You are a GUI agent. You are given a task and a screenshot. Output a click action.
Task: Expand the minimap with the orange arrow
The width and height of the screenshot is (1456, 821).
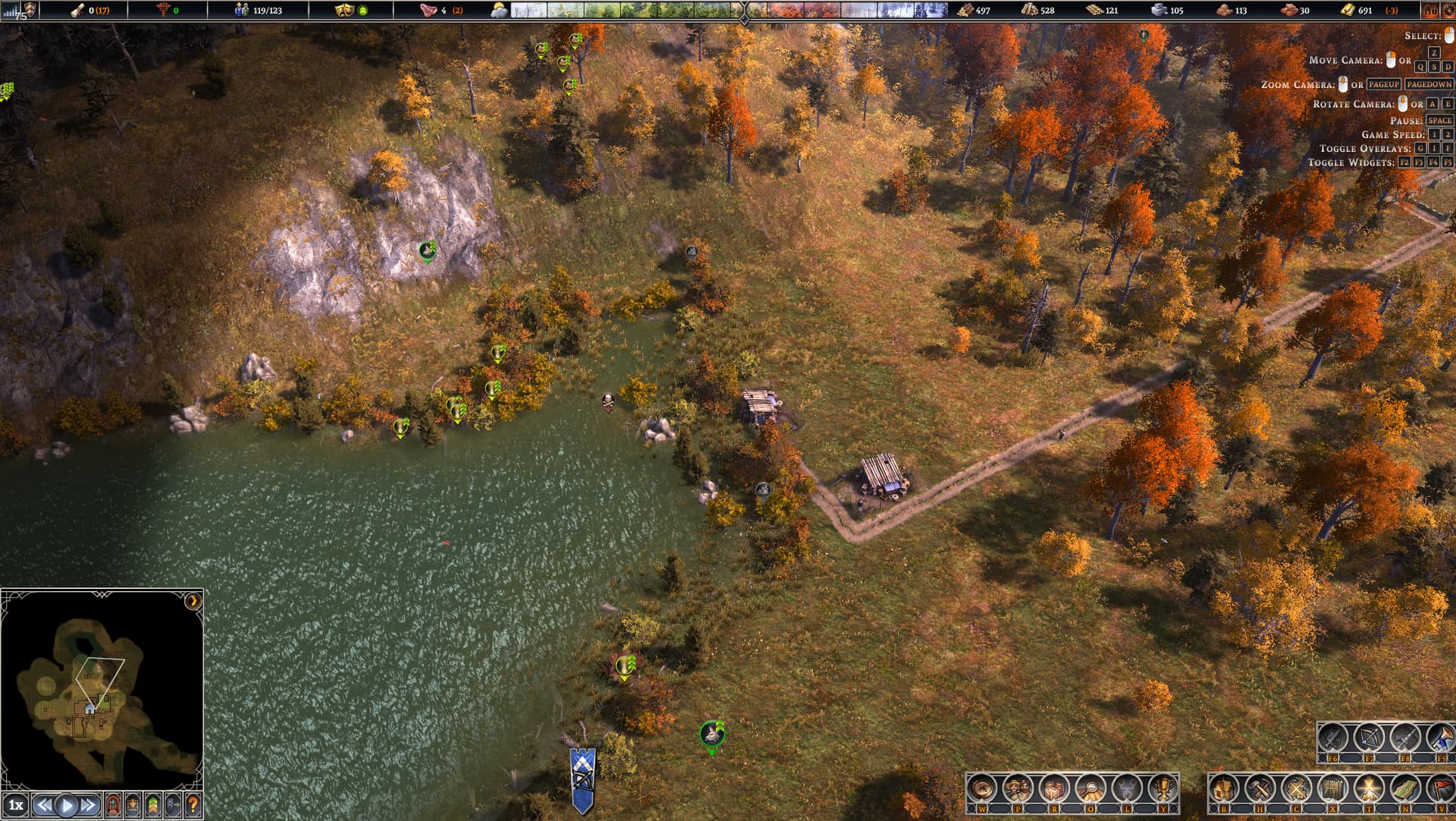[x=193, y=601]
